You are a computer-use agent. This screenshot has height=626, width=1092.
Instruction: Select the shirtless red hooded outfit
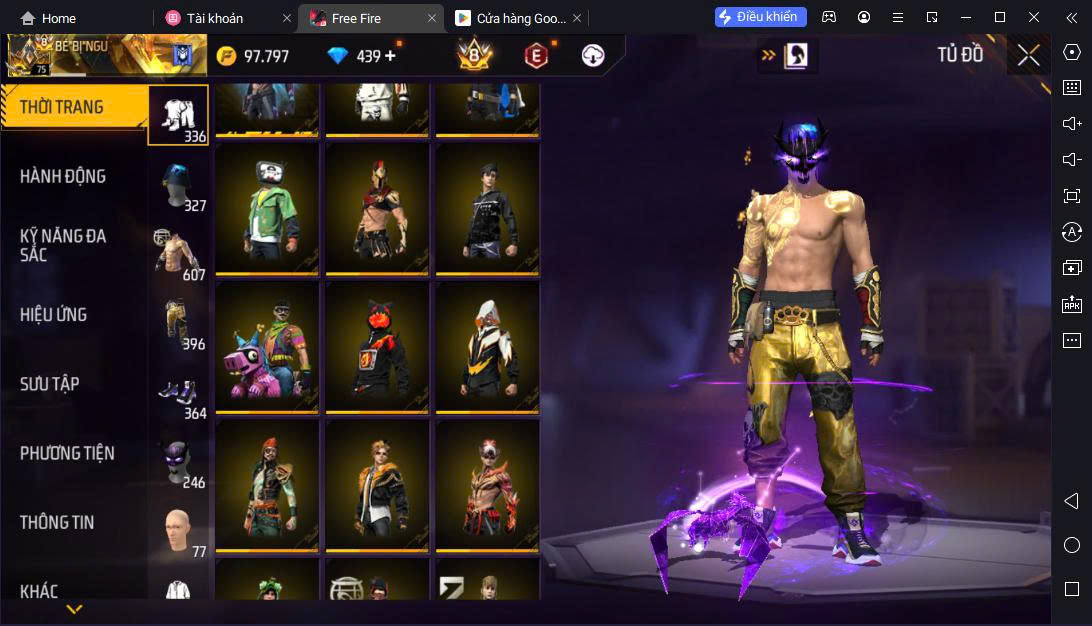377,209
